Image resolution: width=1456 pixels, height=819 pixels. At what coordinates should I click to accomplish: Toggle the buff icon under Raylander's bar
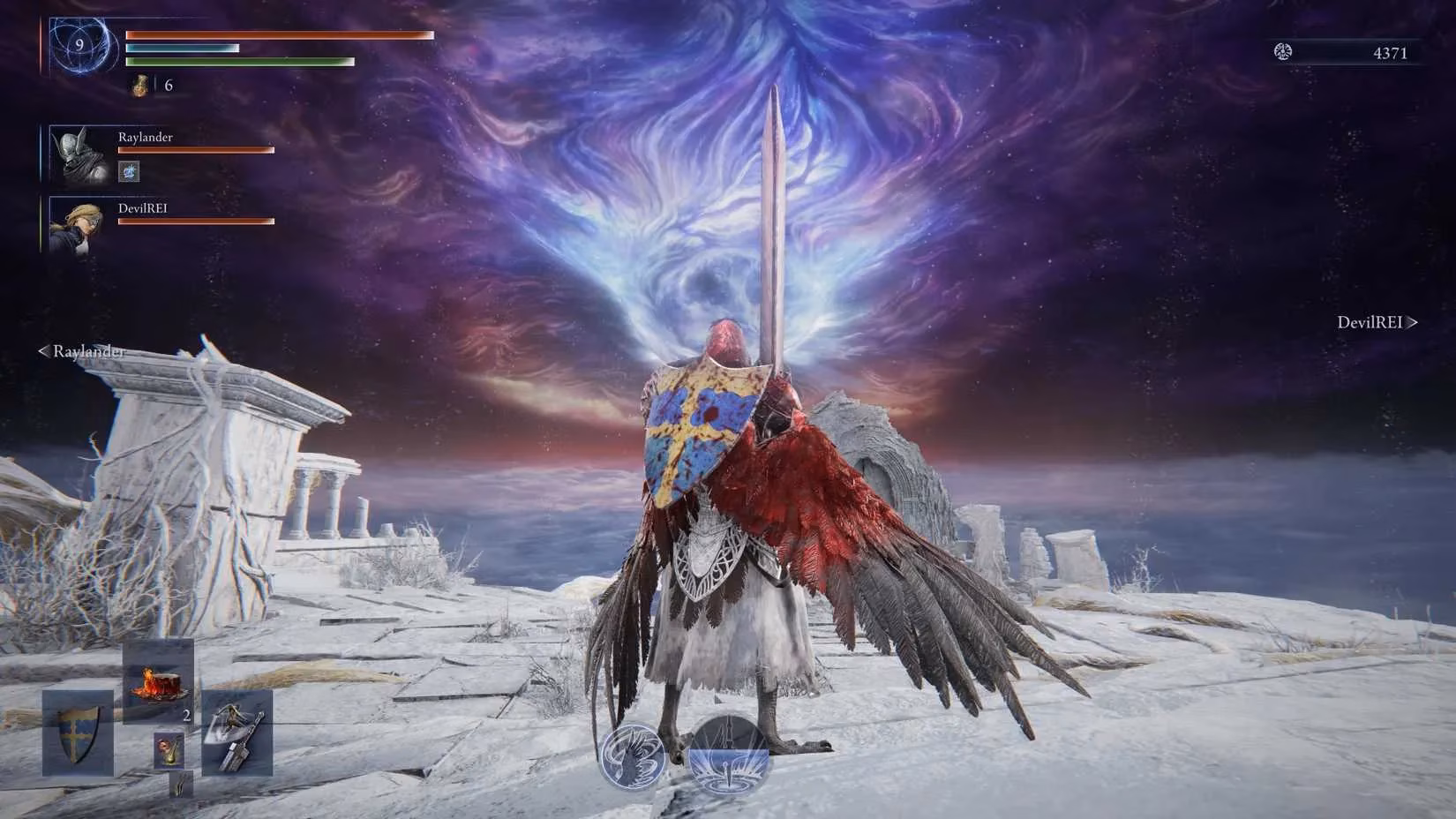click(128, 171)
